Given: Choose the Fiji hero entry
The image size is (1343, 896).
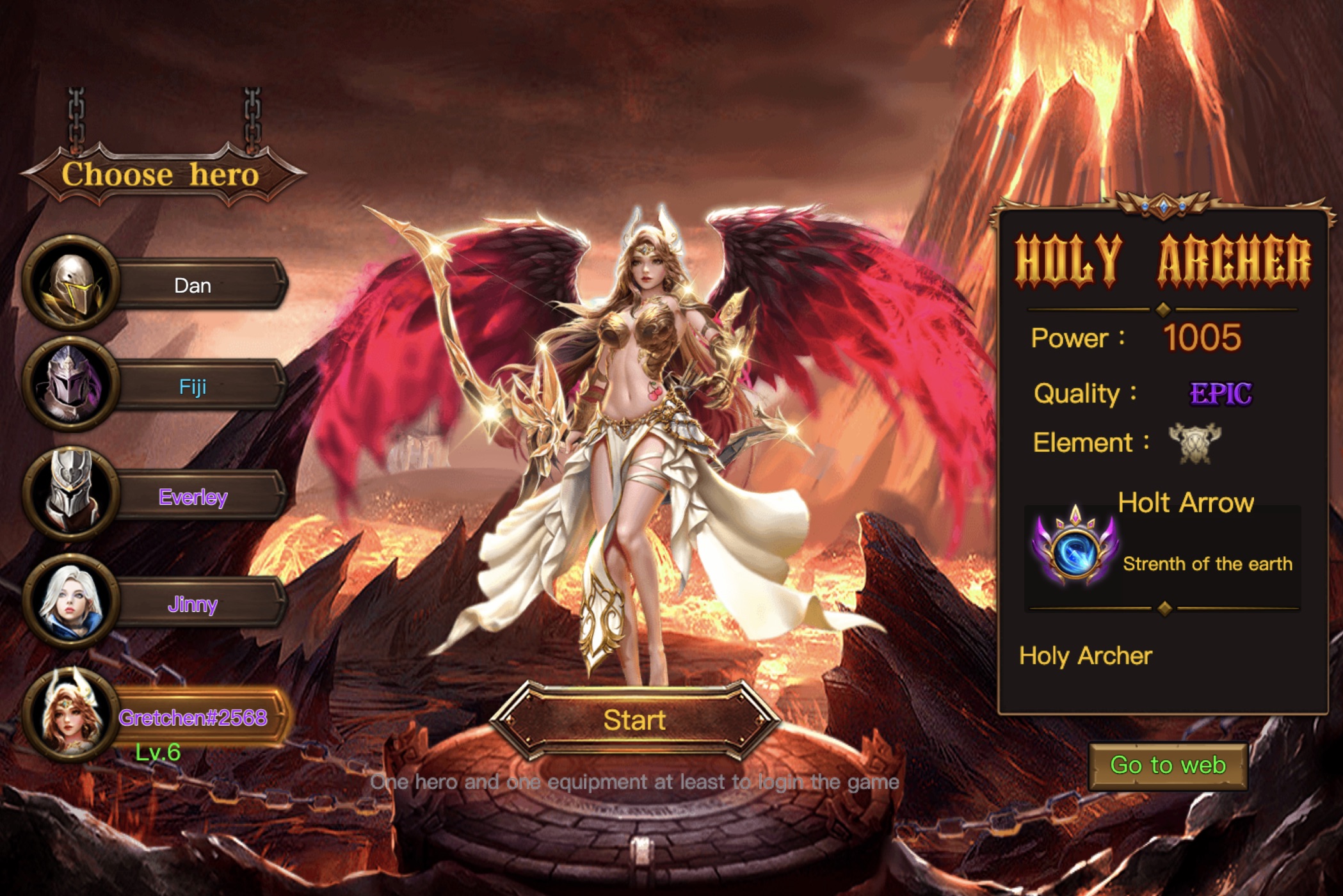Looking at the screenshot, I should (193, 387).
